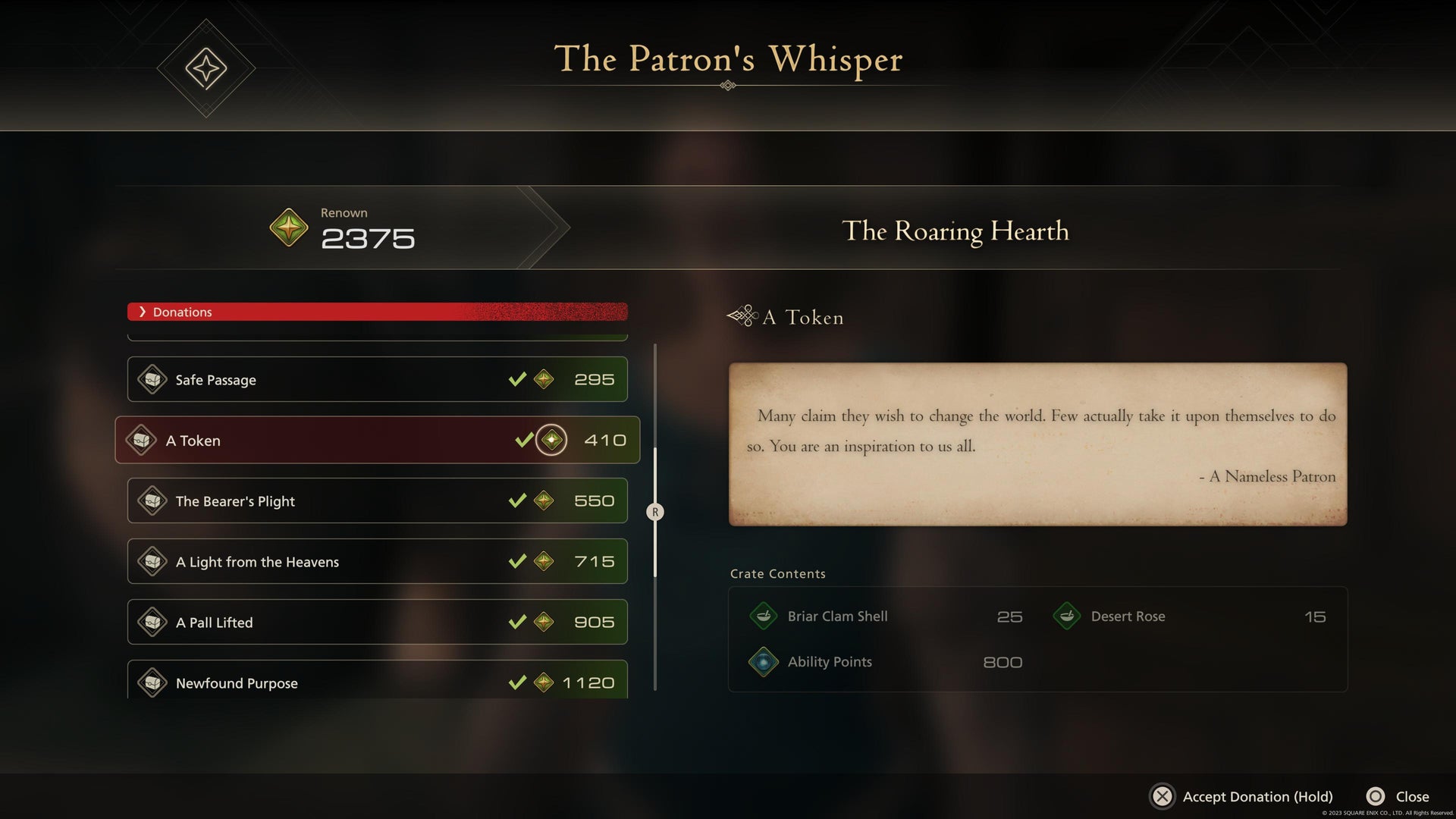The width and height of the screenshot is (1456, 819).
Task: Select the highlighted renown medallion on A Token
Action: 551,439
